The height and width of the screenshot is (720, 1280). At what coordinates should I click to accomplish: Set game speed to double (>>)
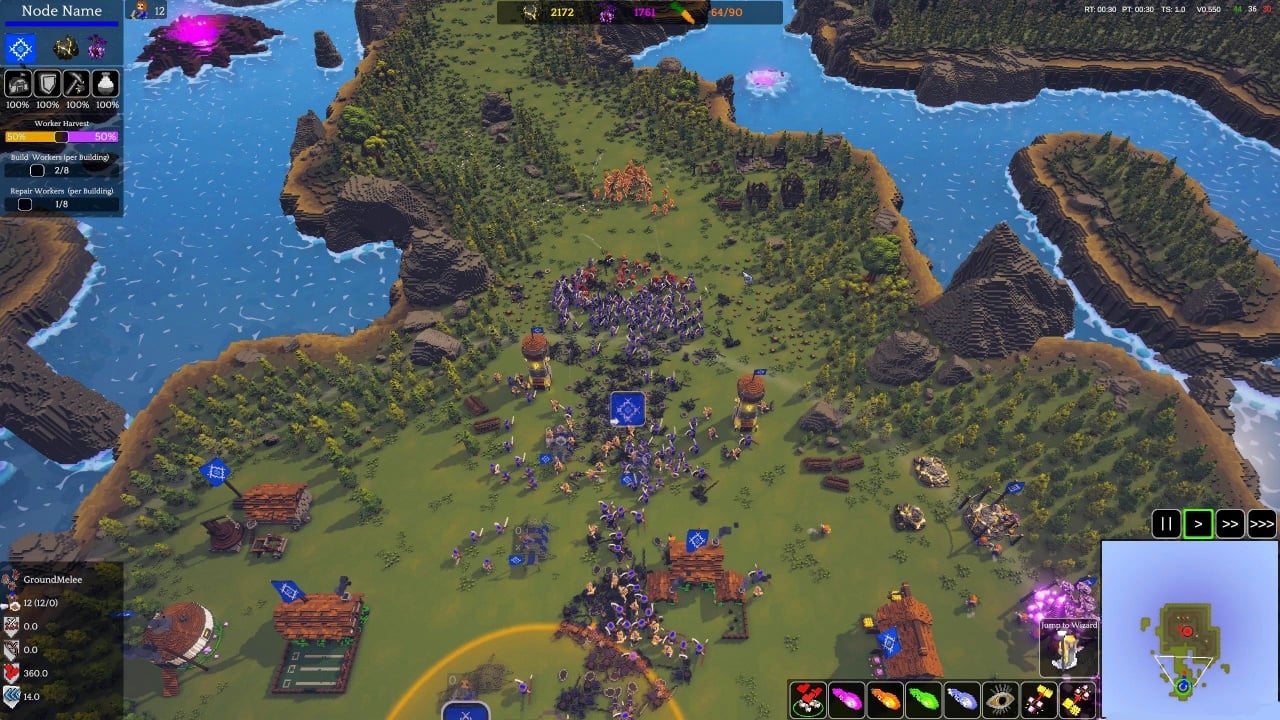coord(1230,523)
